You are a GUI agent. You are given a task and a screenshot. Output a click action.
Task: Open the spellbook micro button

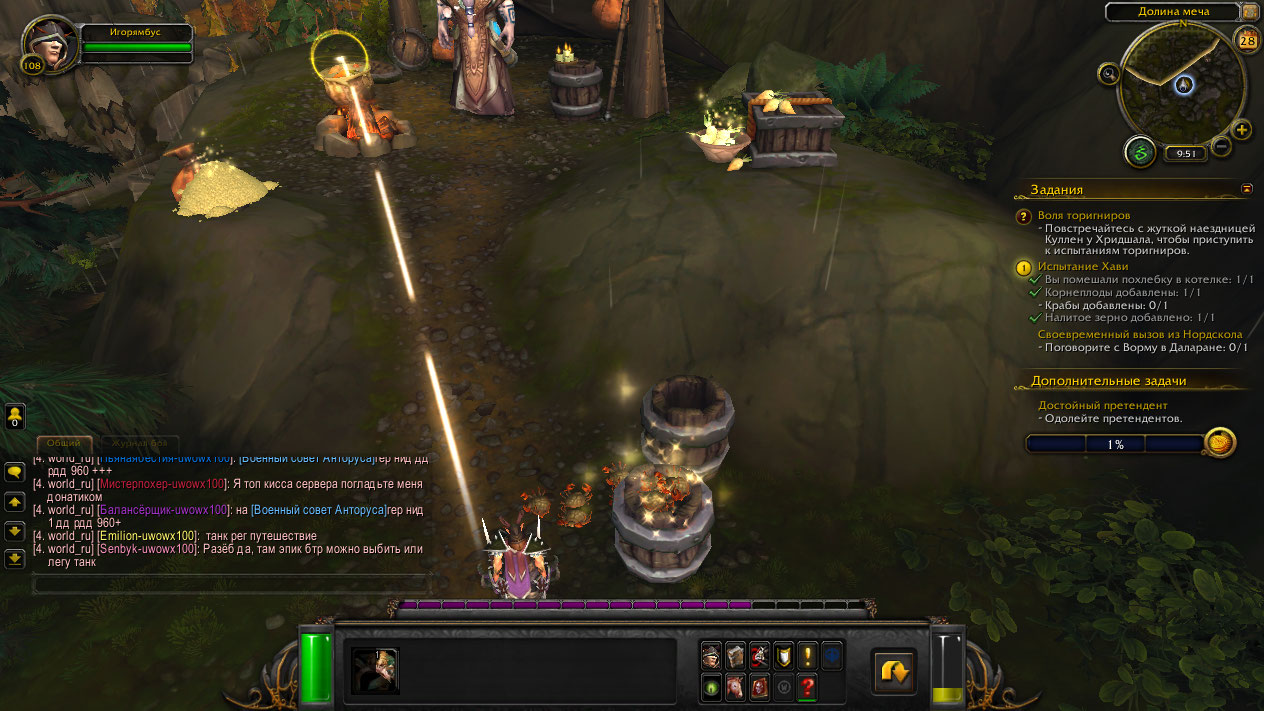(x=735, y=656)
